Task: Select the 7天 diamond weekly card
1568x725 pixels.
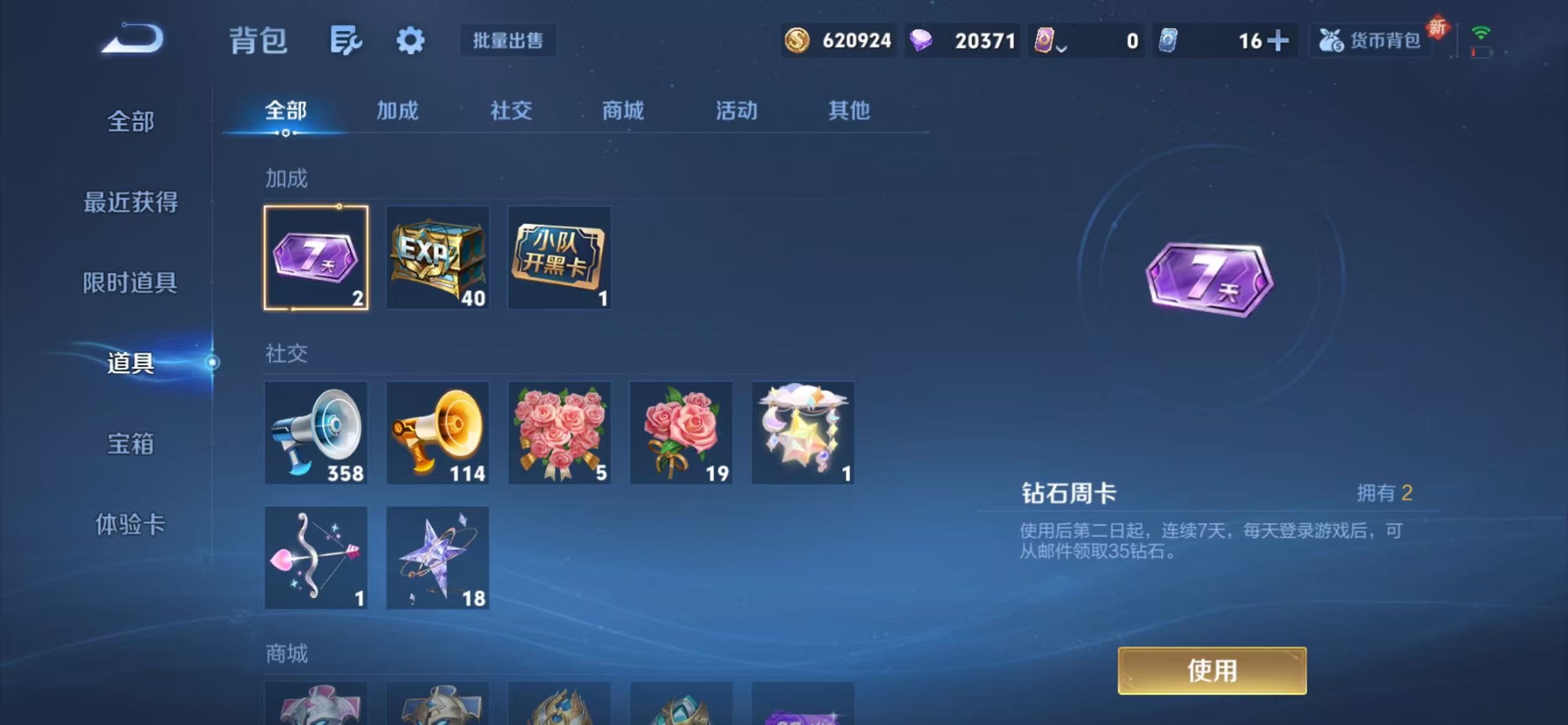Action: tap(316, 258)
